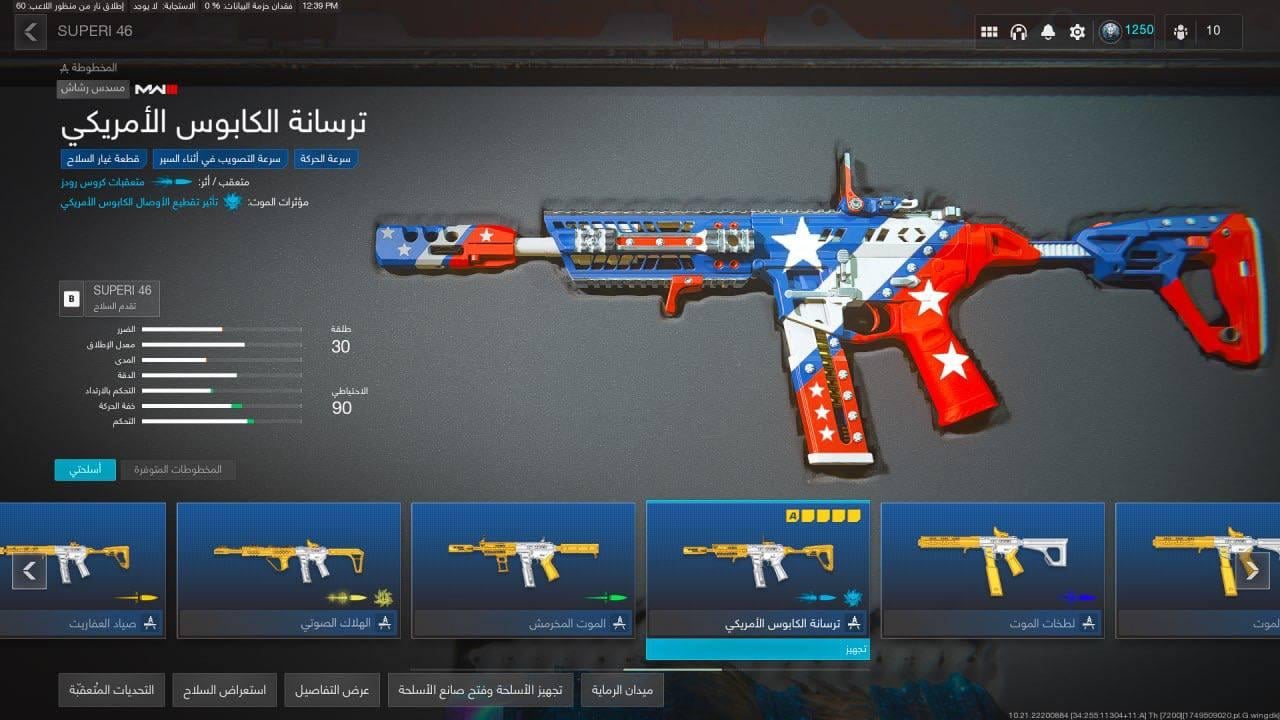This screenshot has height=720, width=1280.
Task: Switch to the المخطوطات المتوفرة tab
Action: coord(178,469)
